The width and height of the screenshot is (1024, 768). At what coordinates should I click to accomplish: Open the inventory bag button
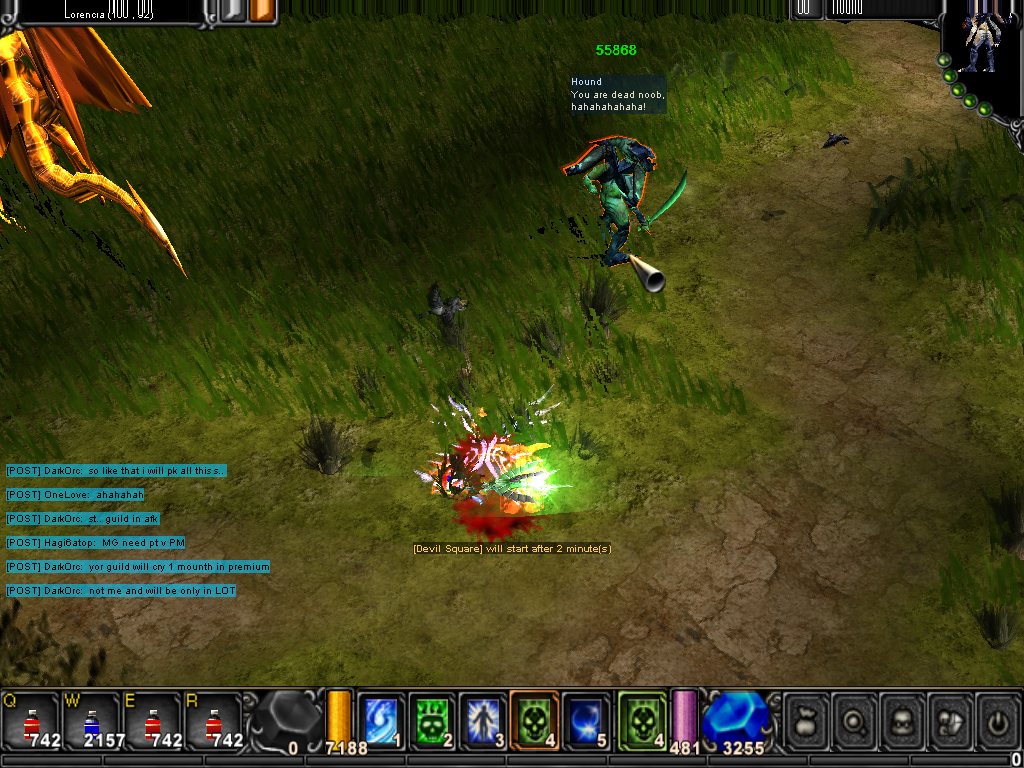806,720
